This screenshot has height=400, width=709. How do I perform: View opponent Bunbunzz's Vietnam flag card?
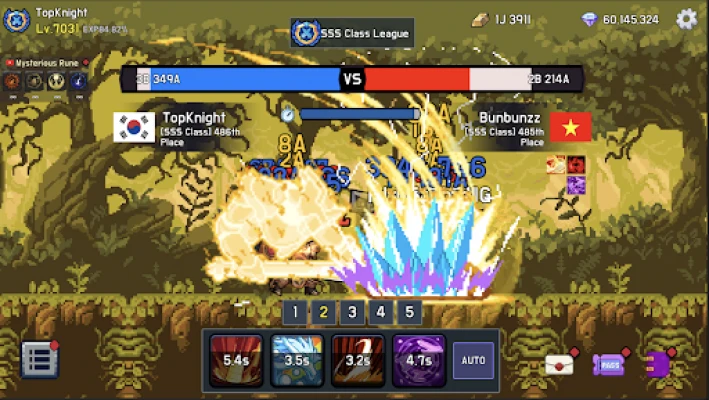click(571, 127)
